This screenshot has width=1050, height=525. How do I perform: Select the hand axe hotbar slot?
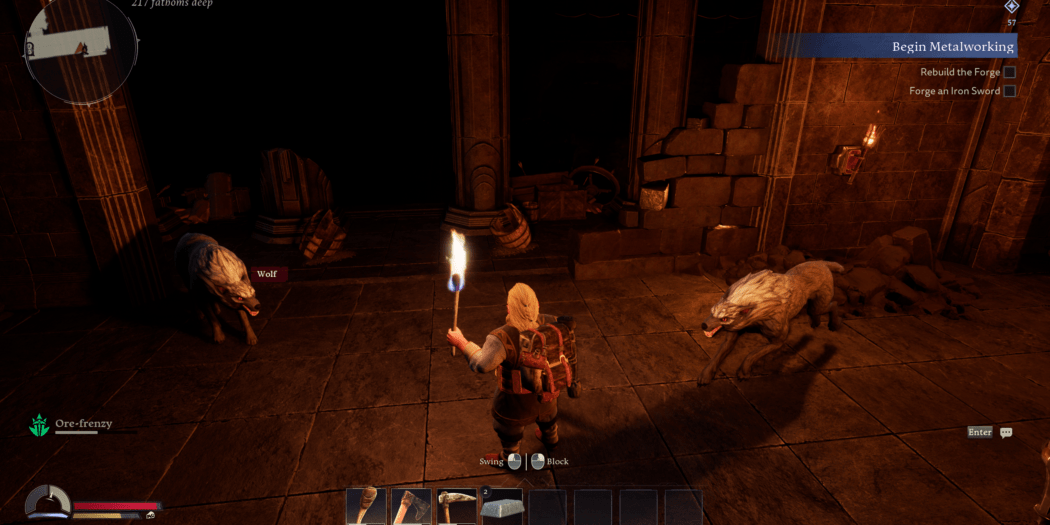pyautogui.click(x=412, y=507)
